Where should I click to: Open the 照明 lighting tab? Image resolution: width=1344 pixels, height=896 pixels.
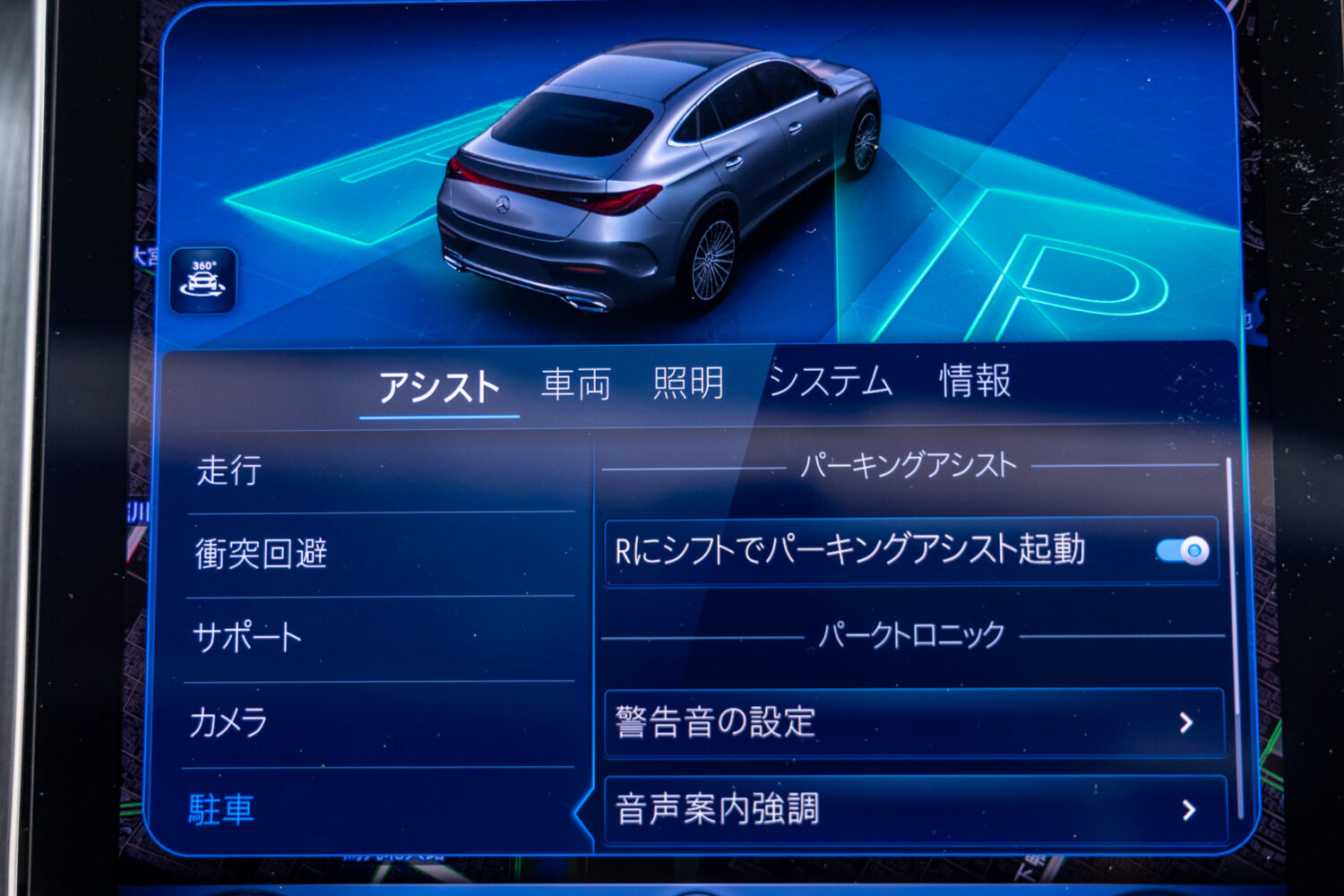pos(688,385)
